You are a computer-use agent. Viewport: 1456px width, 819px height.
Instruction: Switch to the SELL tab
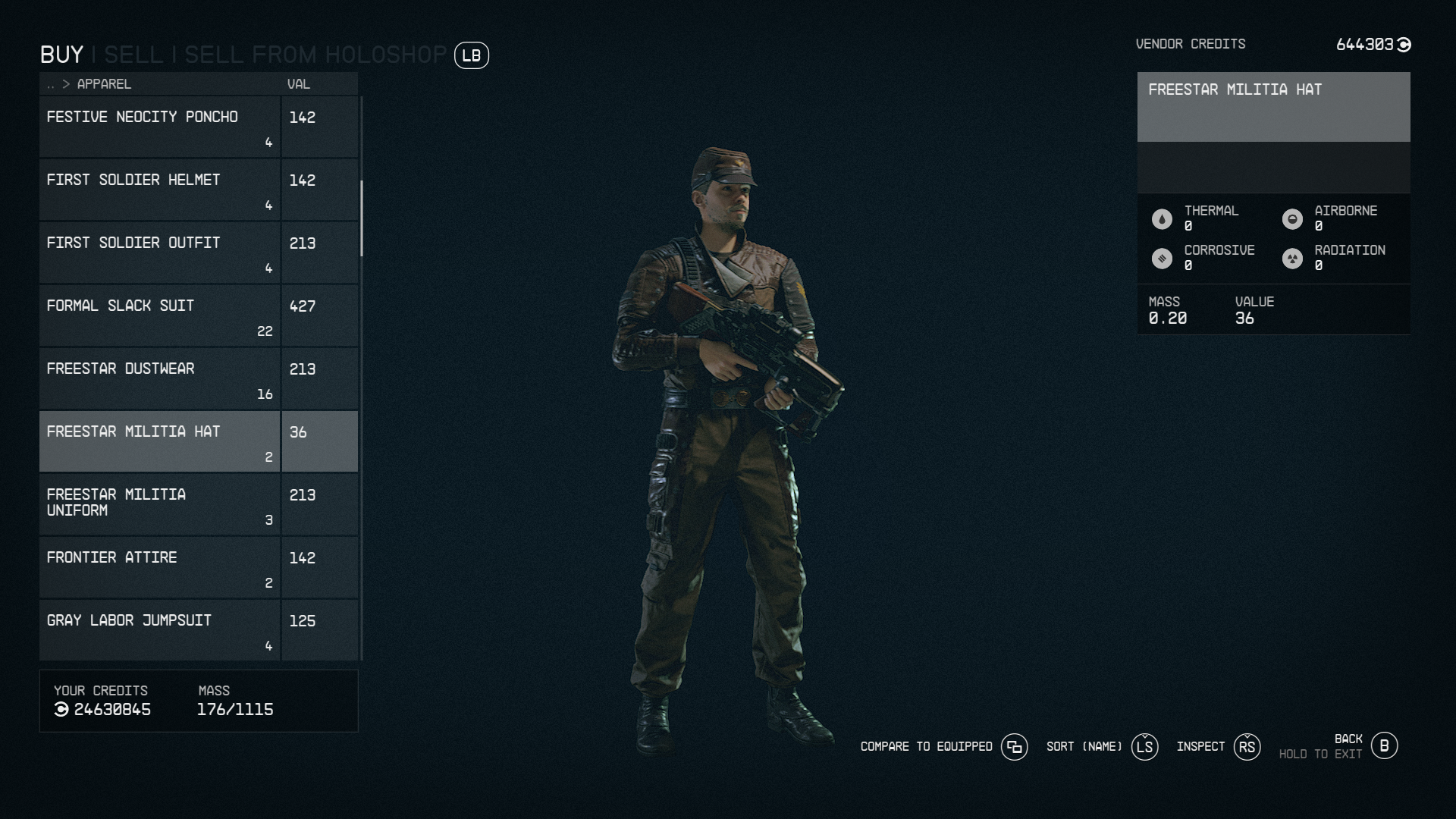[x=135, y=55]
